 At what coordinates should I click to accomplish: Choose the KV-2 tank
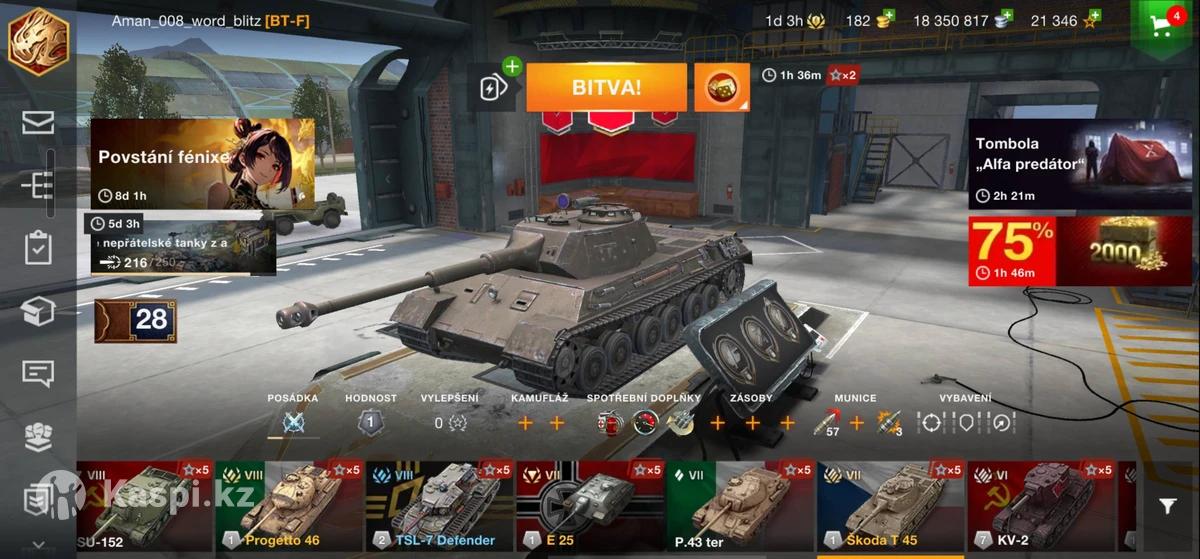click(x=1040, y=506)
